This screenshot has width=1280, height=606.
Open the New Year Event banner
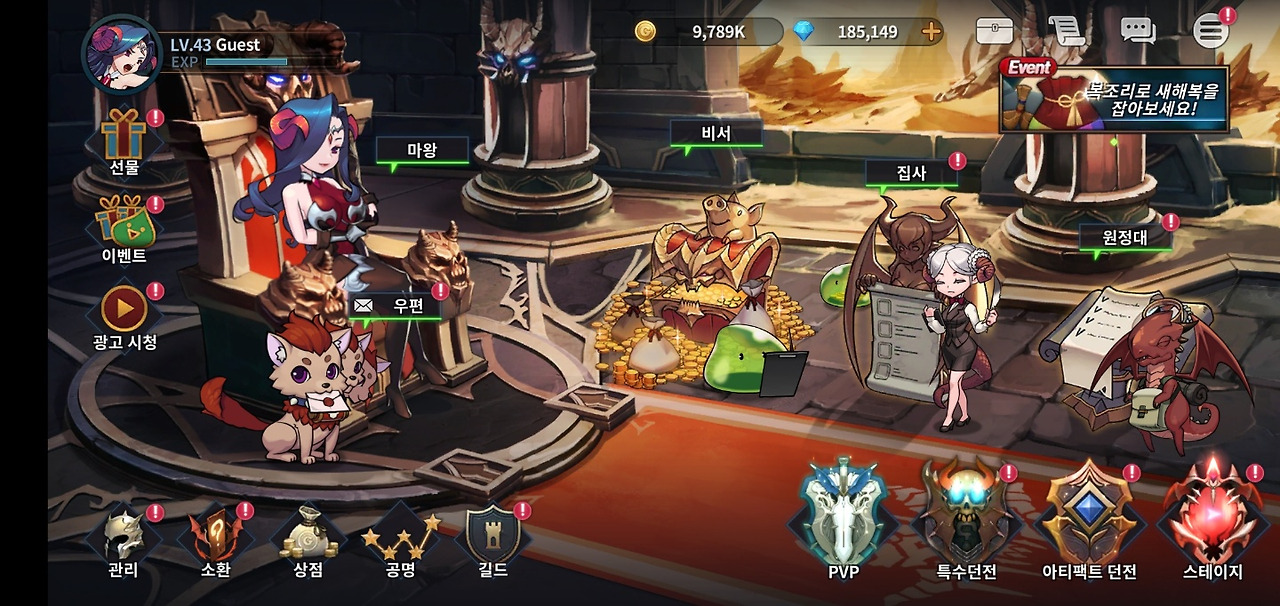click(x=1114, y=97)
